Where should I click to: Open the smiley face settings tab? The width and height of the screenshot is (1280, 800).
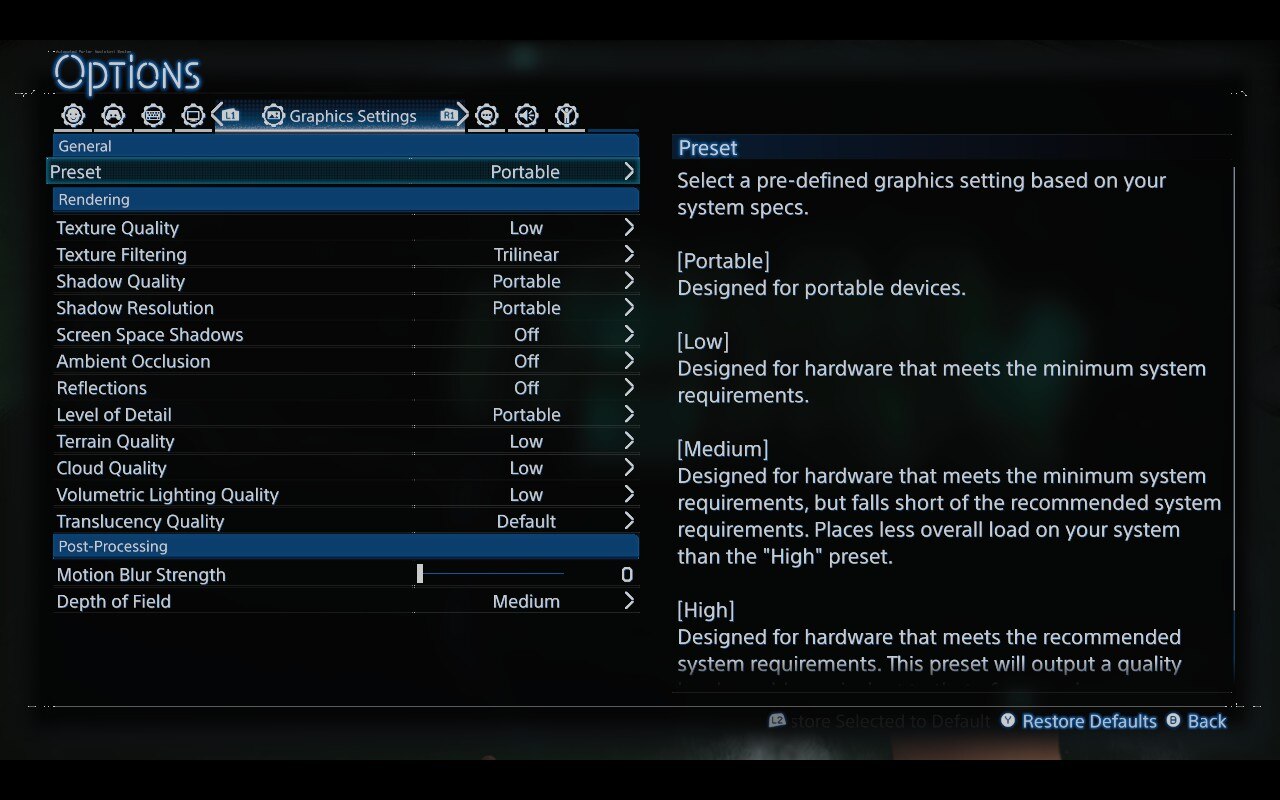(x=72, y=115)
